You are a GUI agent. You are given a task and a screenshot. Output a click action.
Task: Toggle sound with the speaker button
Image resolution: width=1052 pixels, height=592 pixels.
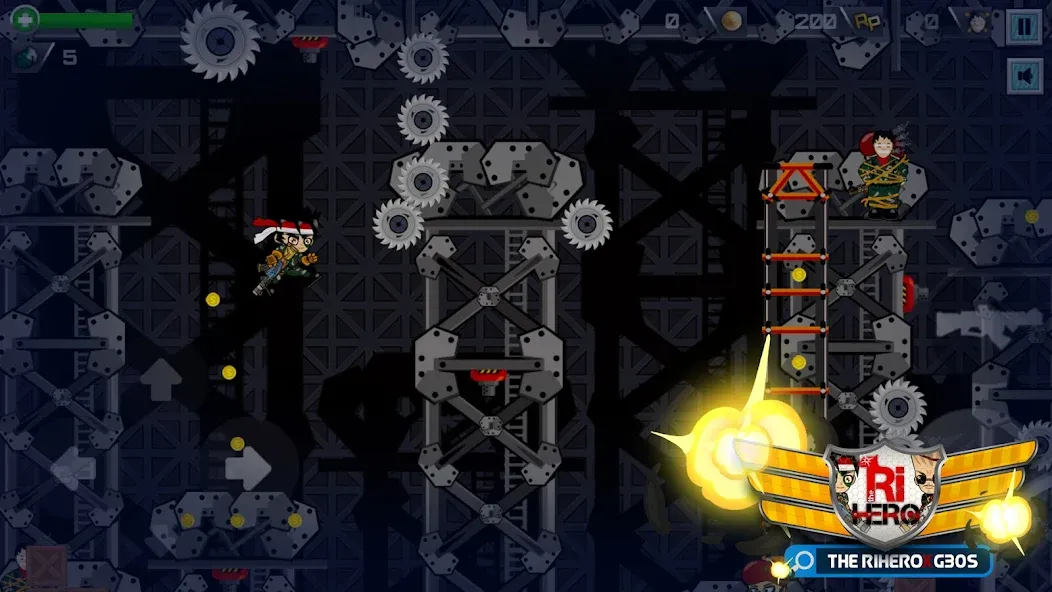1024,76
